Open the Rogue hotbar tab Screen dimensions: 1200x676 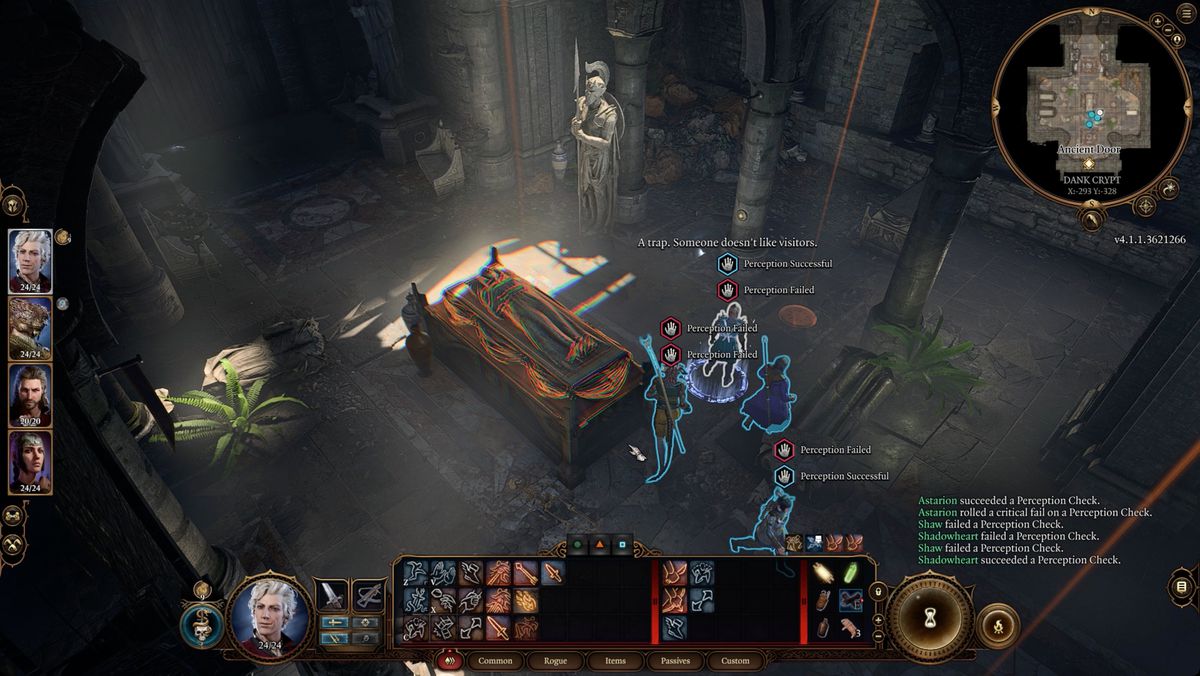[555, 661]
